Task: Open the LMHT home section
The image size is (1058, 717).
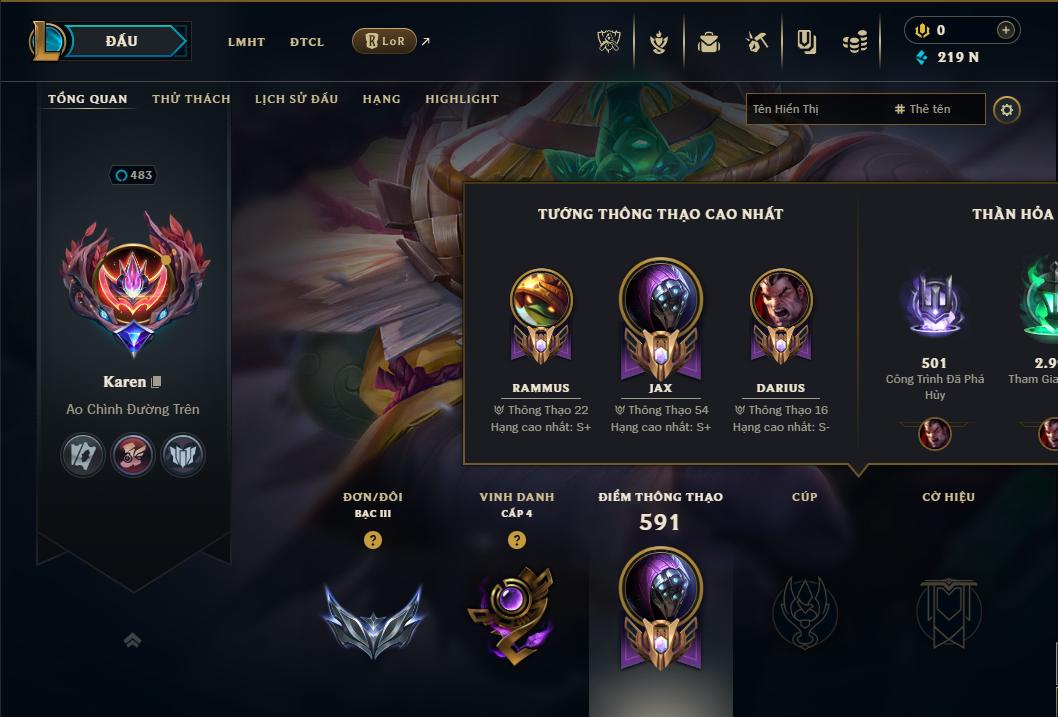Action: tap(246, 42)
